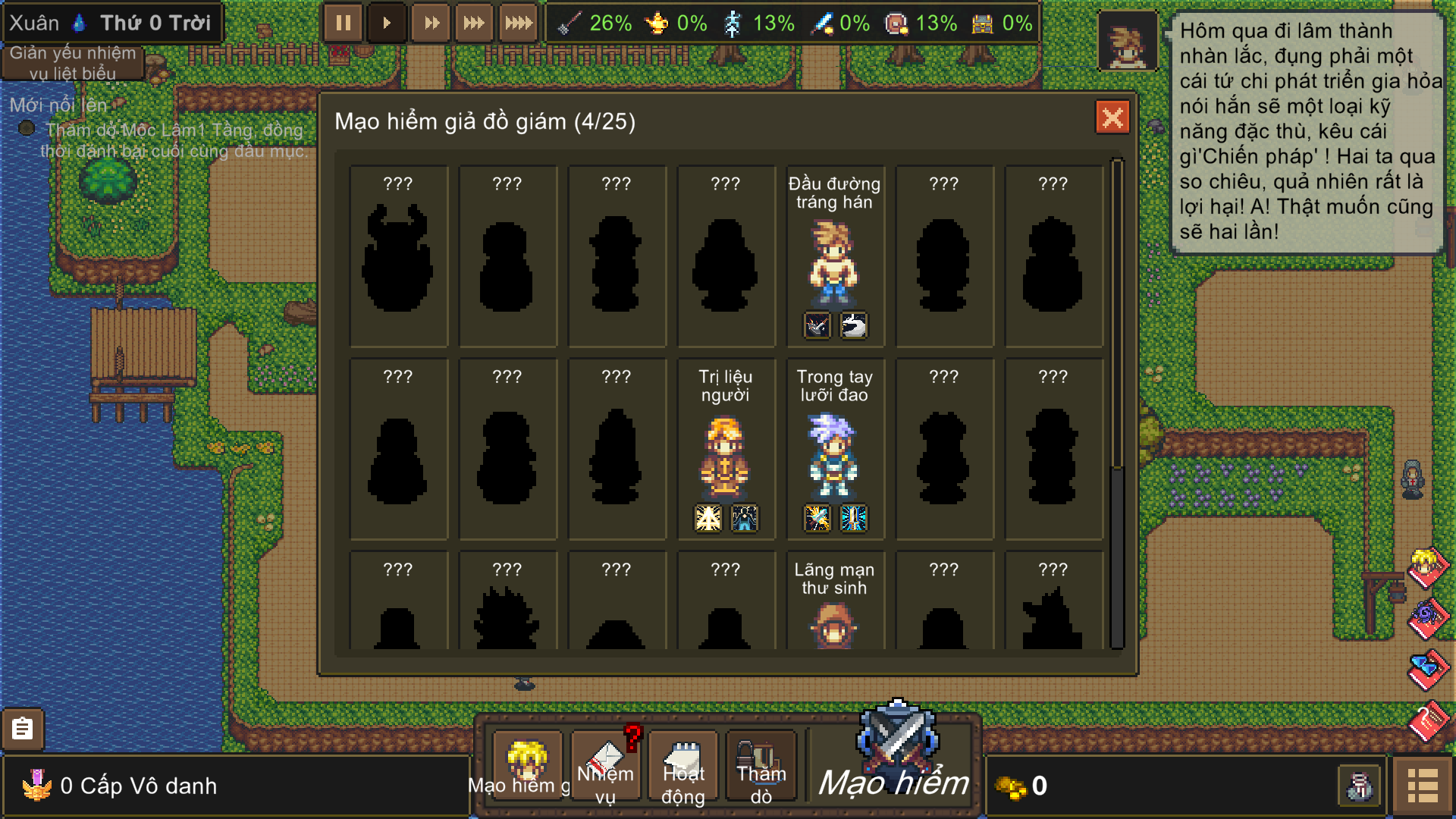Open the list menu in bottom-right corner
Screen dimensions: 1456x819
click(1422, 786)
